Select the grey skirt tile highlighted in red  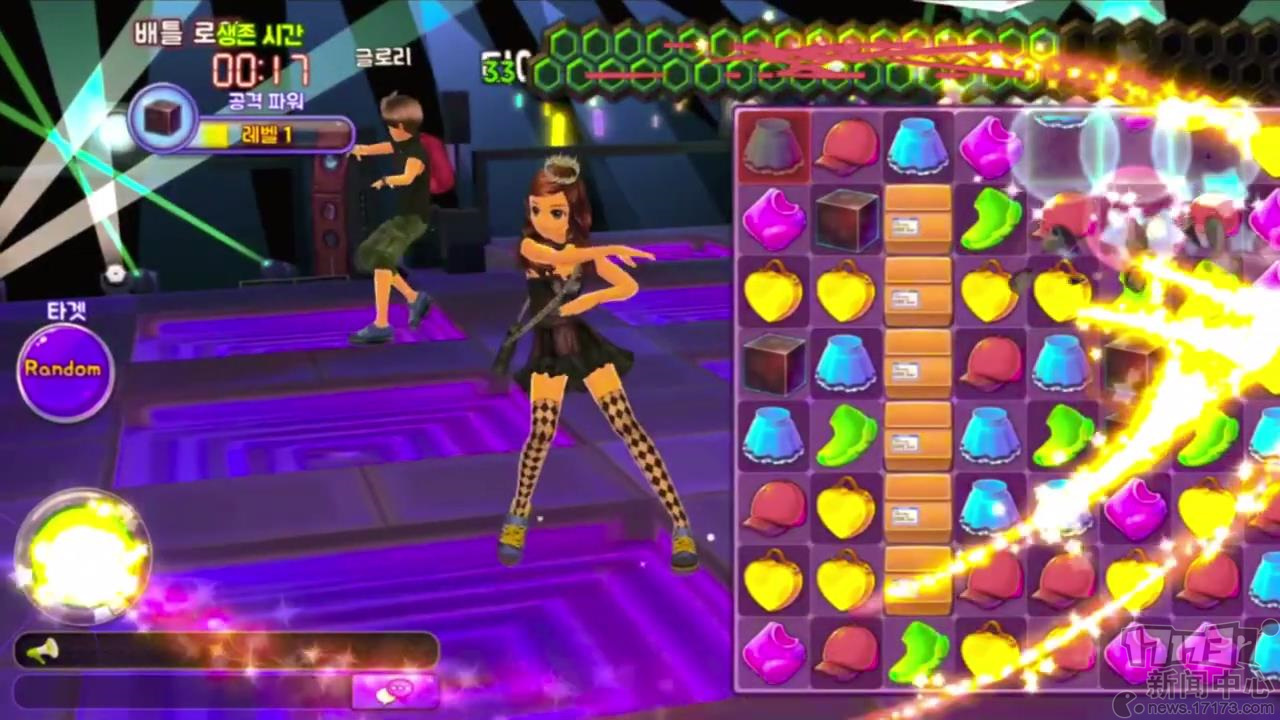(x=774, y=146)
